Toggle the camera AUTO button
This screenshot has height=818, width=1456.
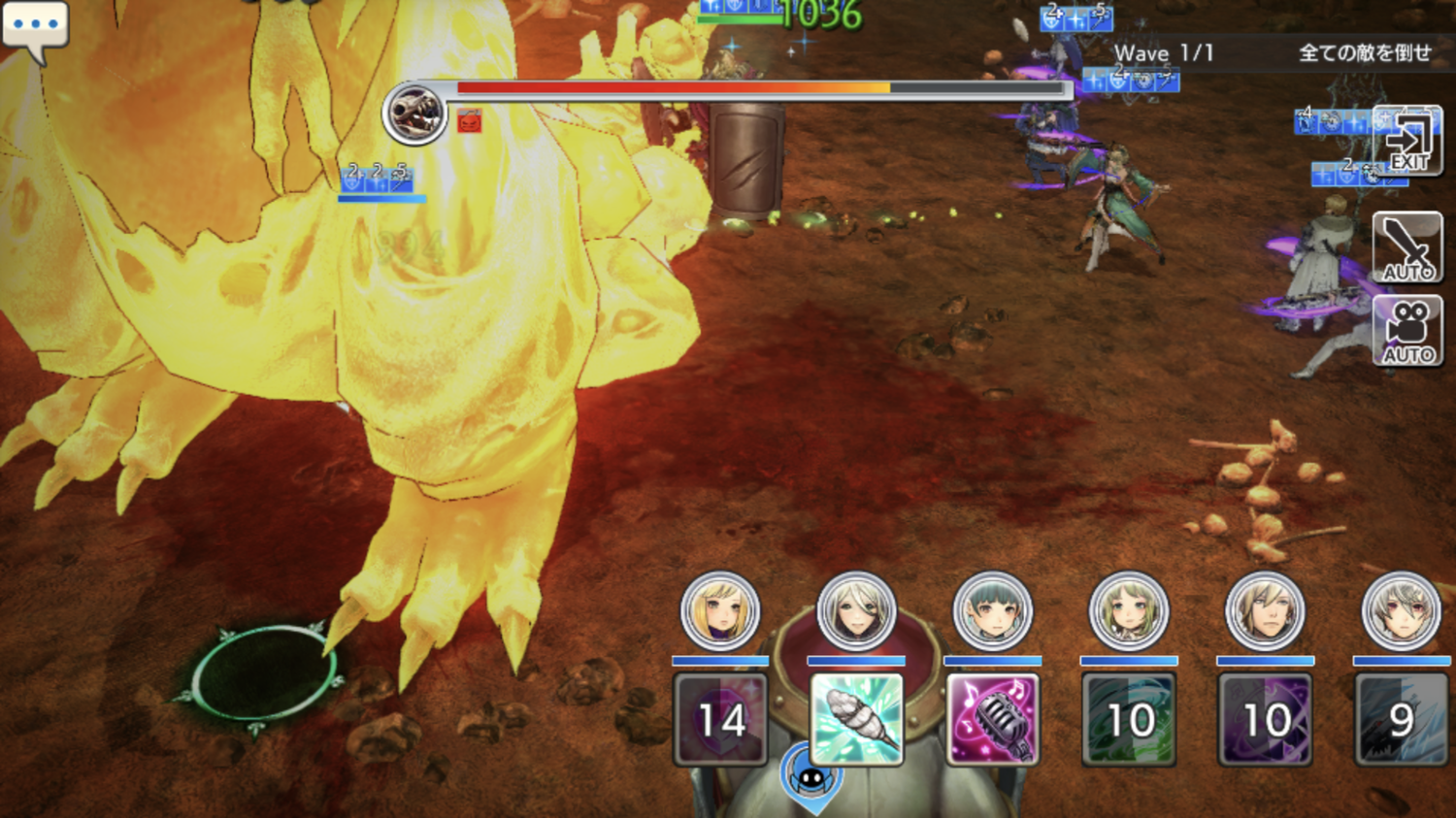tap(1407, 331)
